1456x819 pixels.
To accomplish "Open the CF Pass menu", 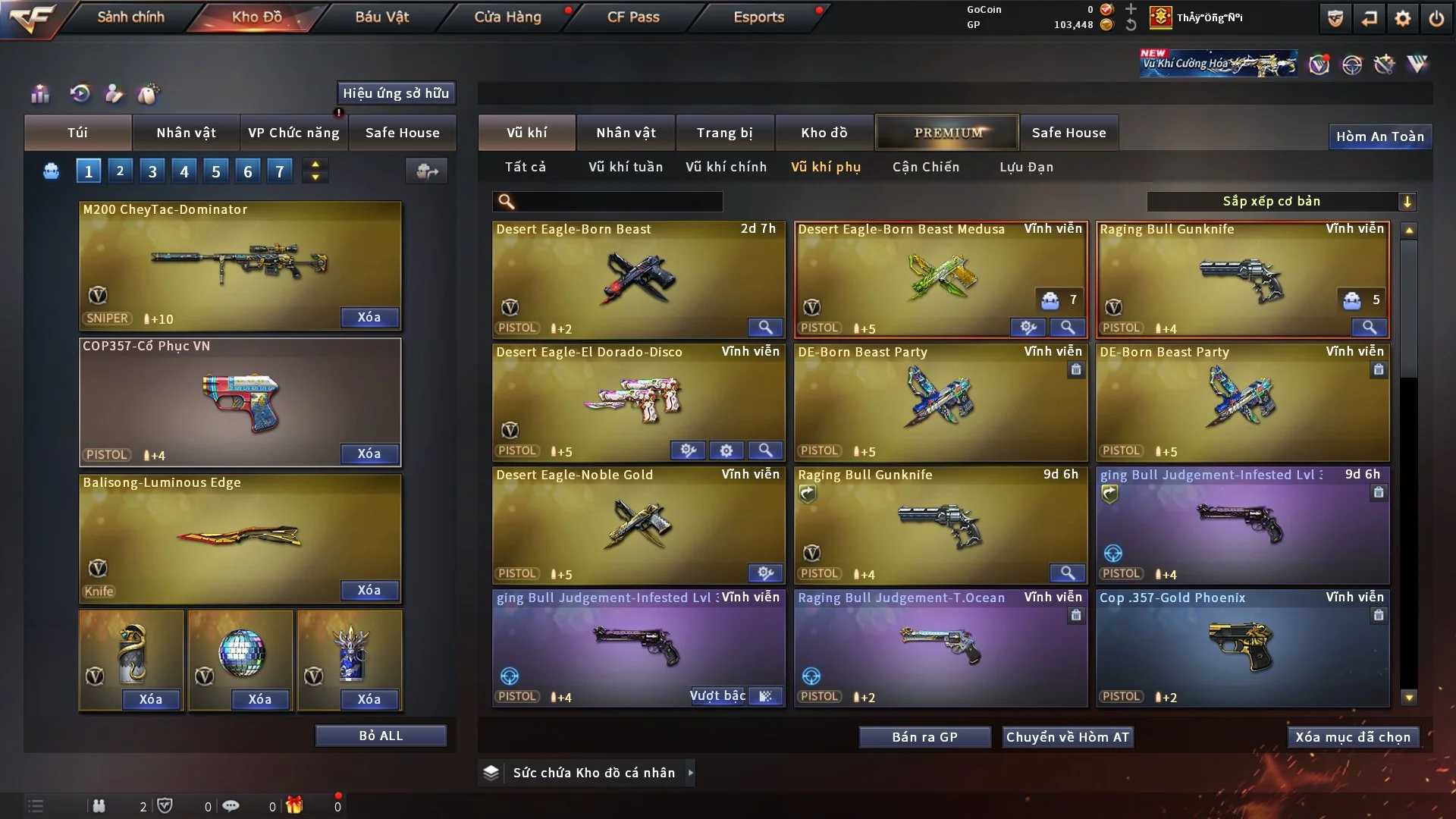I will point(633,17).
